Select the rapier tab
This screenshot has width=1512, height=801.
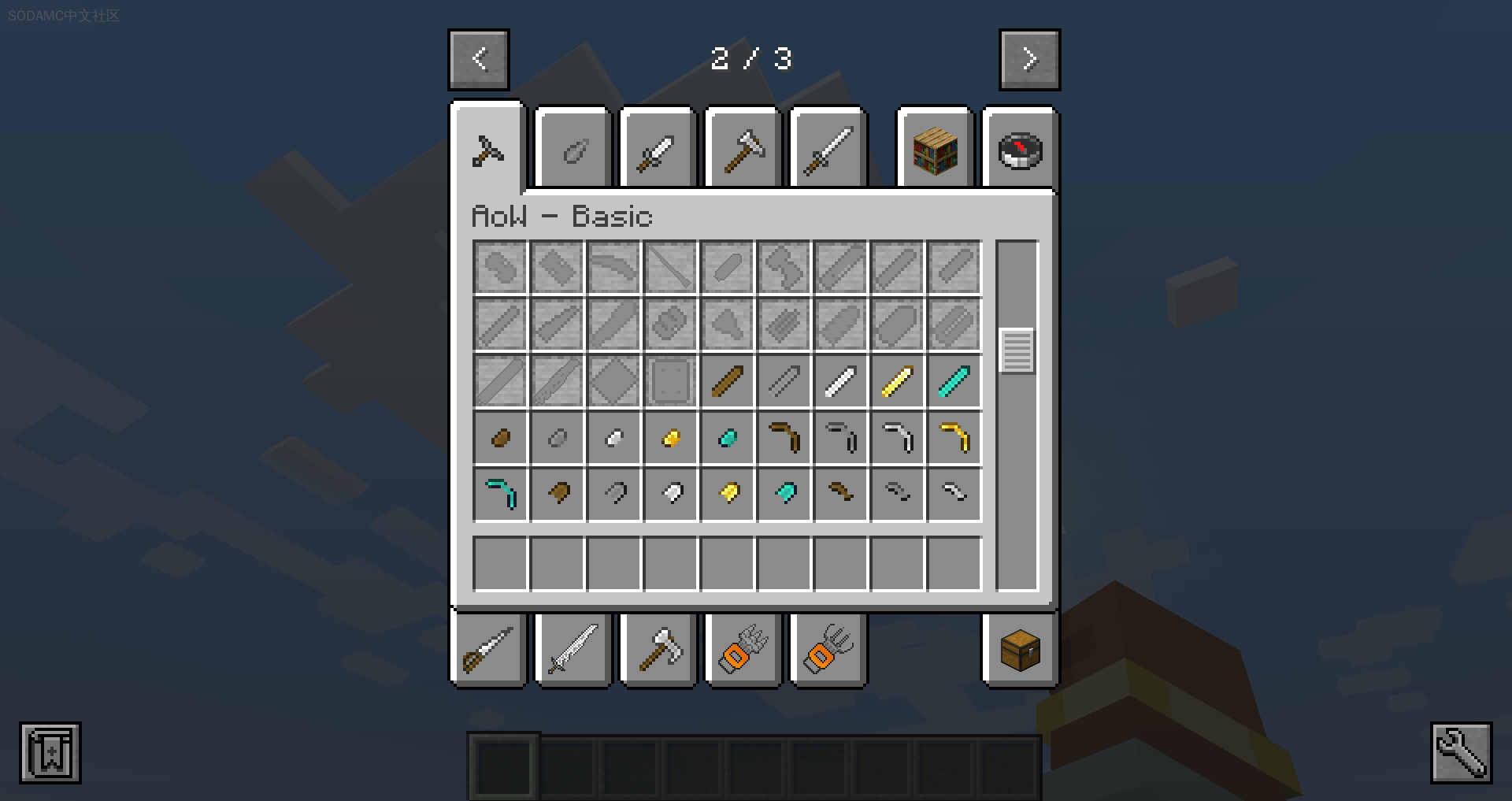(x=487, y=650)
